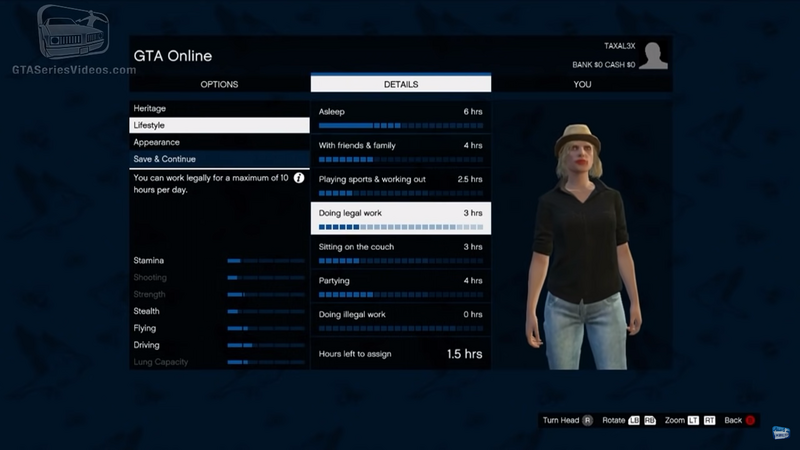Pick the Sitting on the couch row
This screenshot has height=450, width=800.
[x=400, y=252]
